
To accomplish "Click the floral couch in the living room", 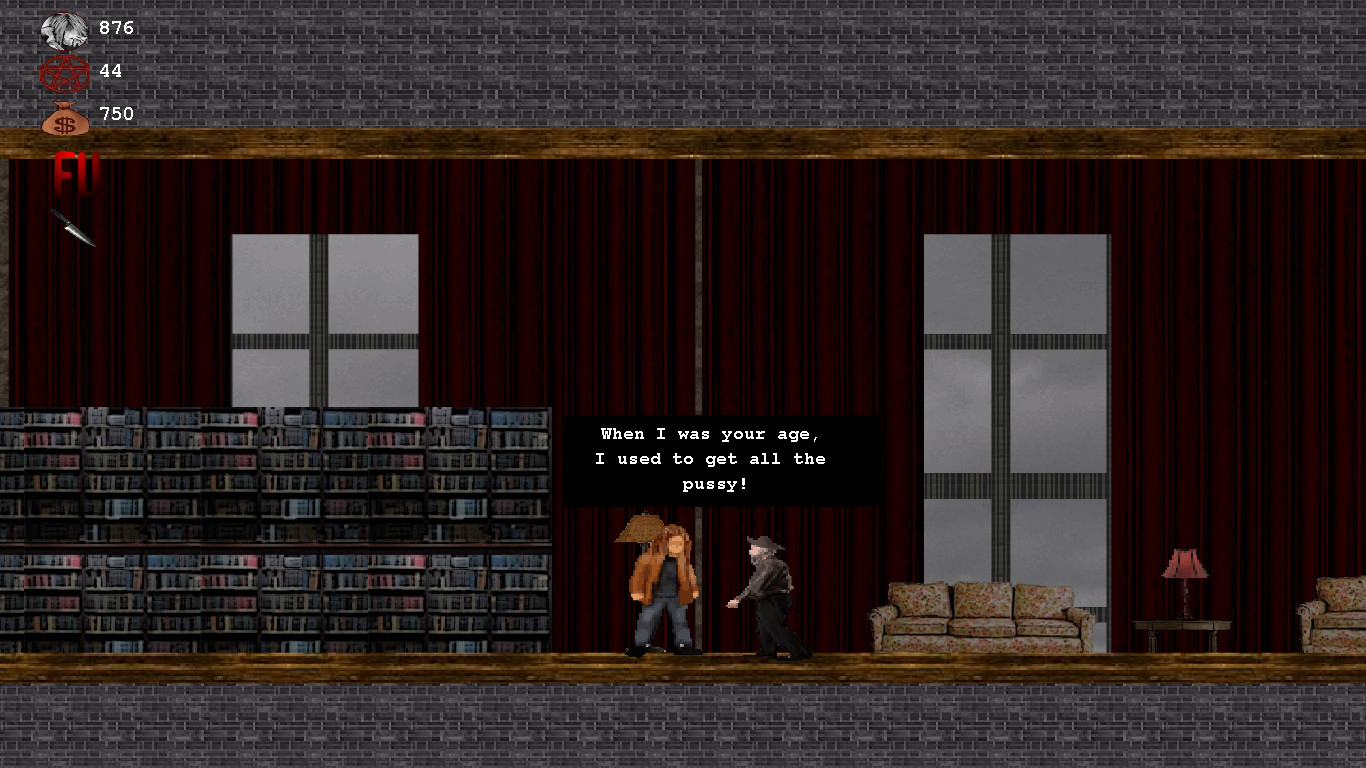I will [x=978, y=615].
